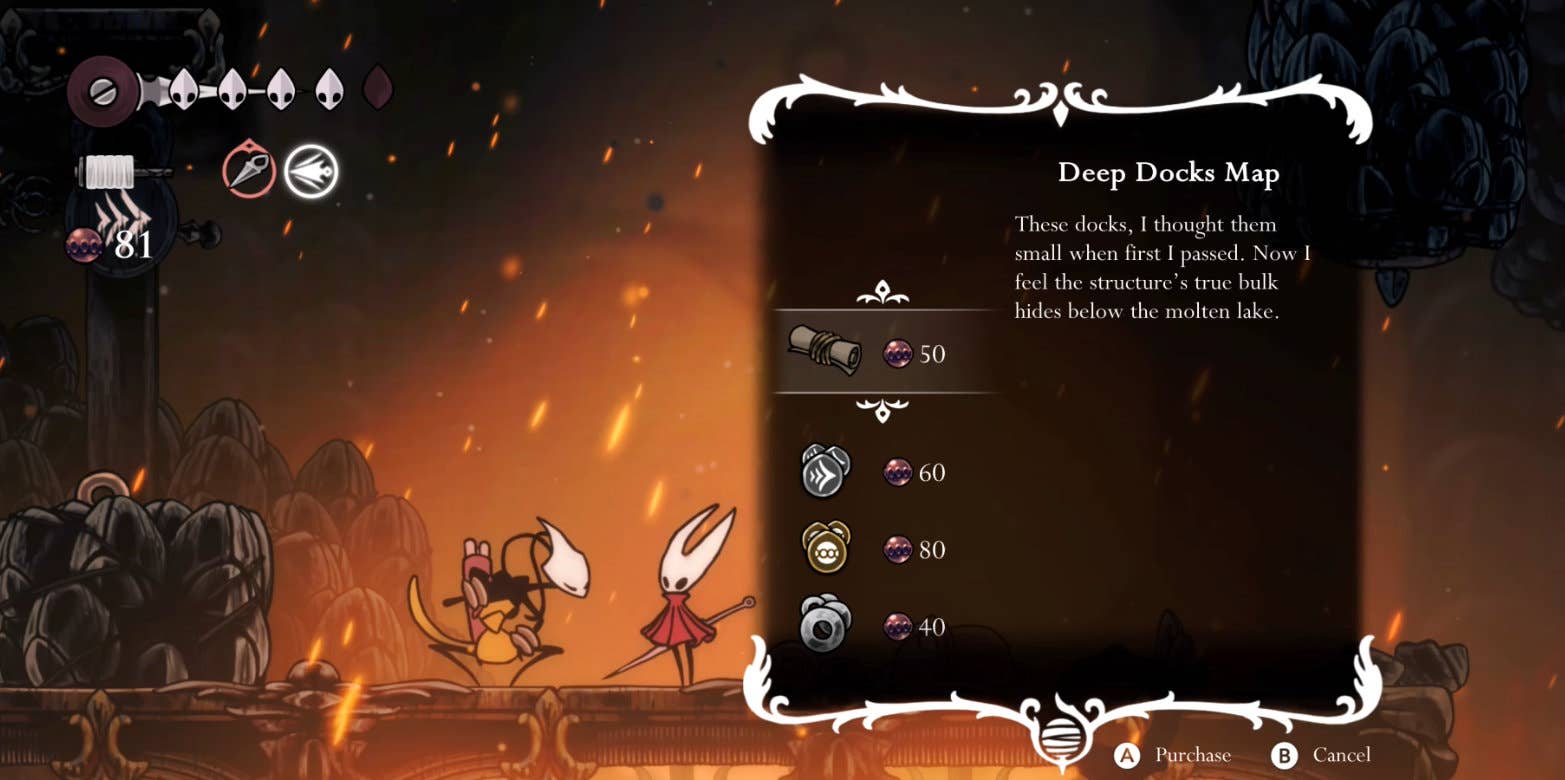Image resolution: width=1565 pixels, height=780 pixels.
Task: Activate the white Silkspear skill icon
Action: point(310,171)
